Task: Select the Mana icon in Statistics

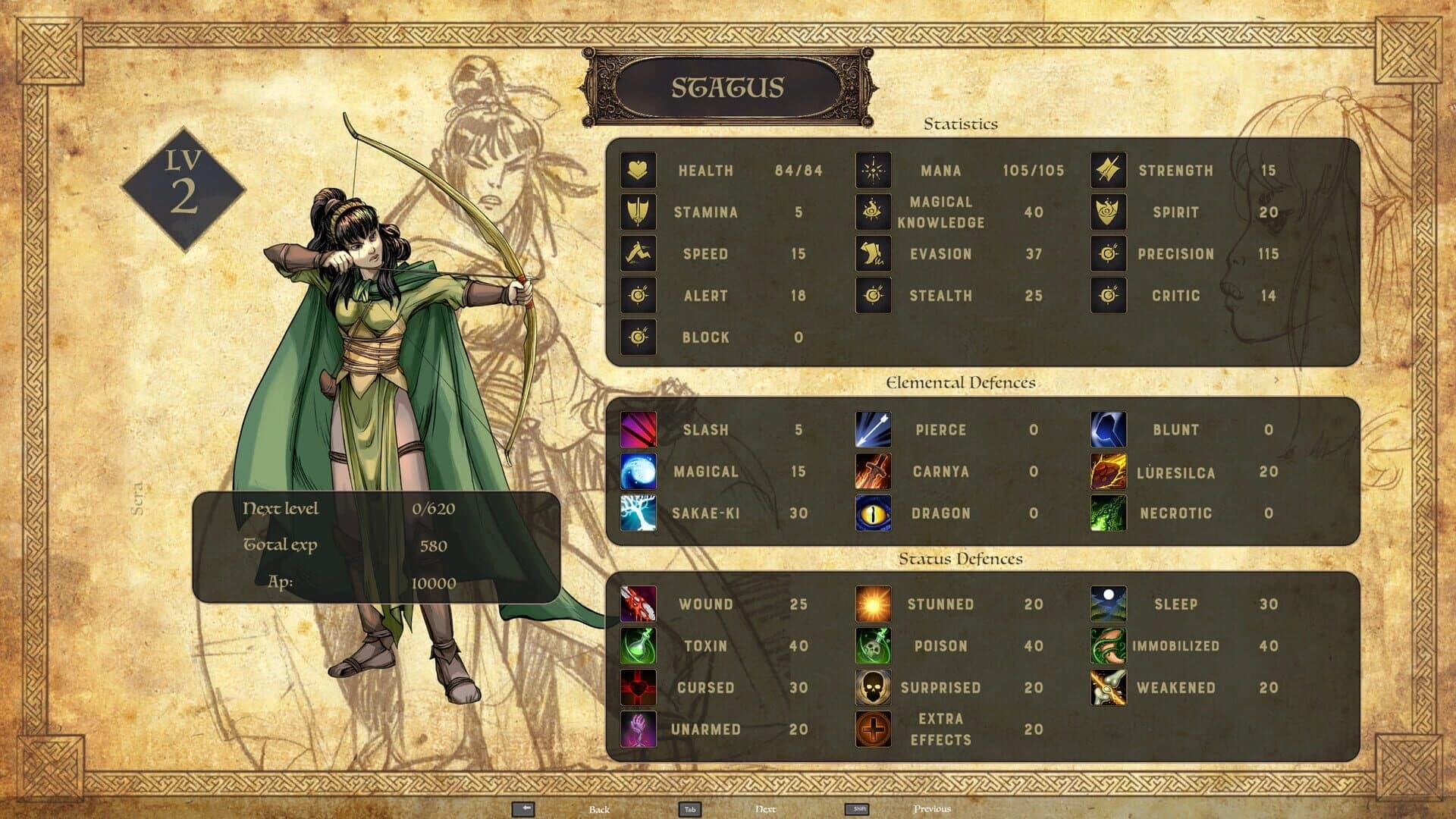Action: coord(874,171)
